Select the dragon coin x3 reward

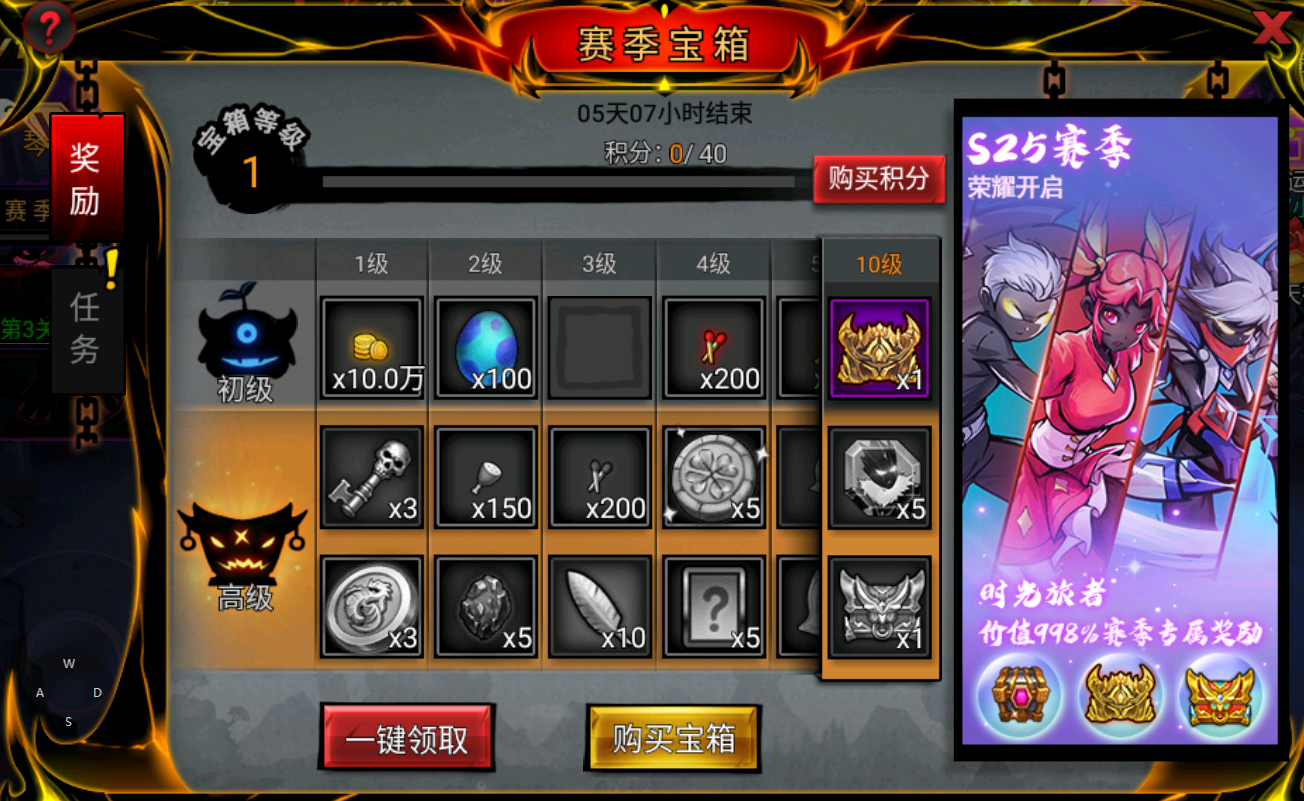point(372,606)
